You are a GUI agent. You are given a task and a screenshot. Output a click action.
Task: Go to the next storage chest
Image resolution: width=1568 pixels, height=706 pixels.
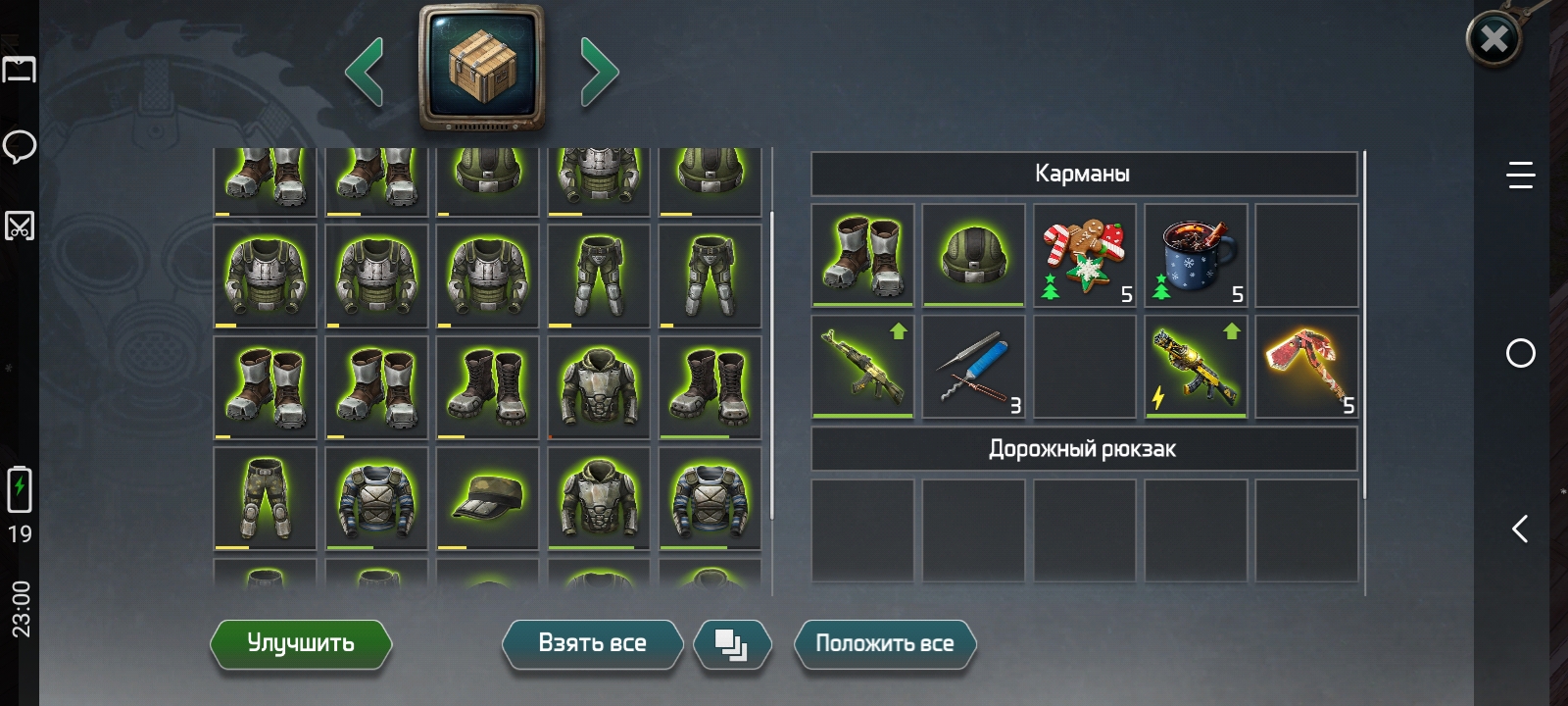(599, 72)
